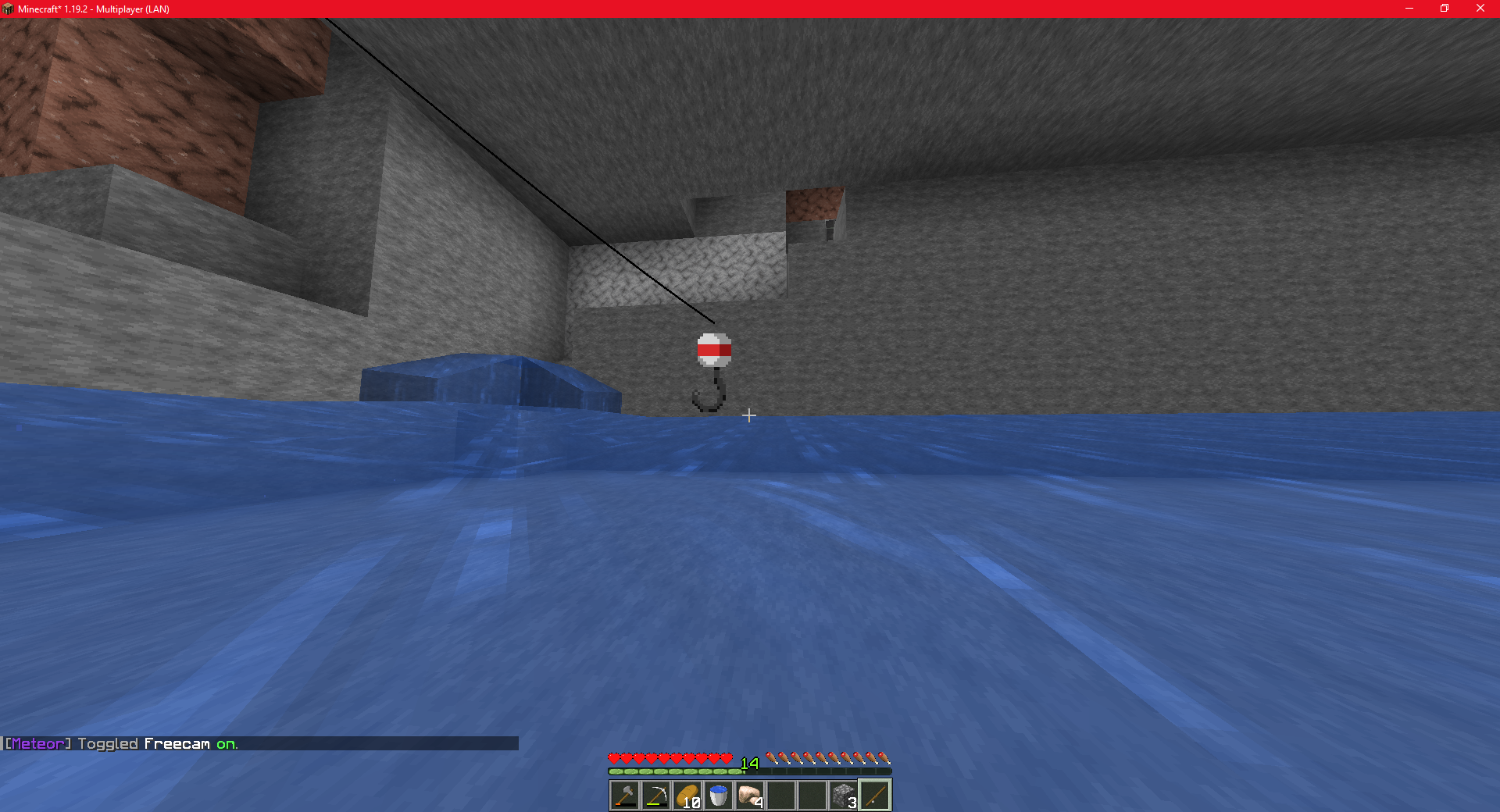This screenshot has width=1500, height=812.
Task: Click the Minecraft icon in the title bar
Action: [9, 9]
